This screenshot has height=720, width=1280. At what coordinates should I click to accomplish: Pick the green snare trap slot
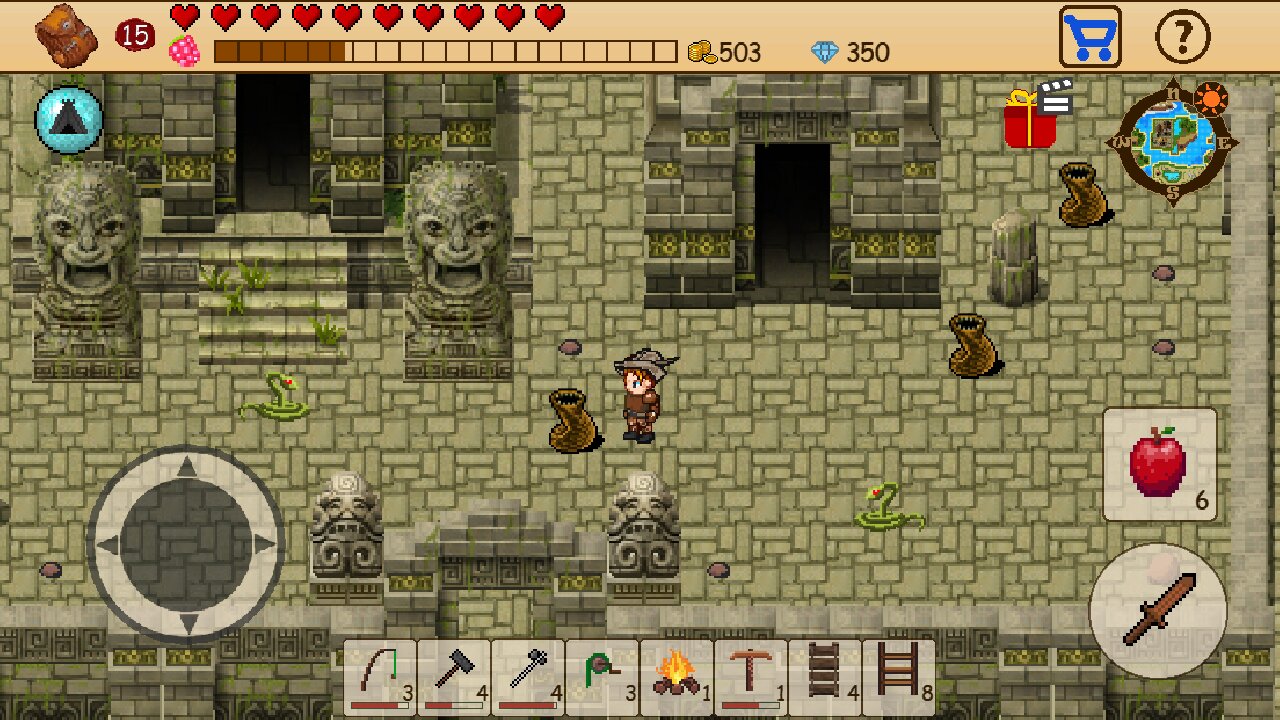point(602,678)
